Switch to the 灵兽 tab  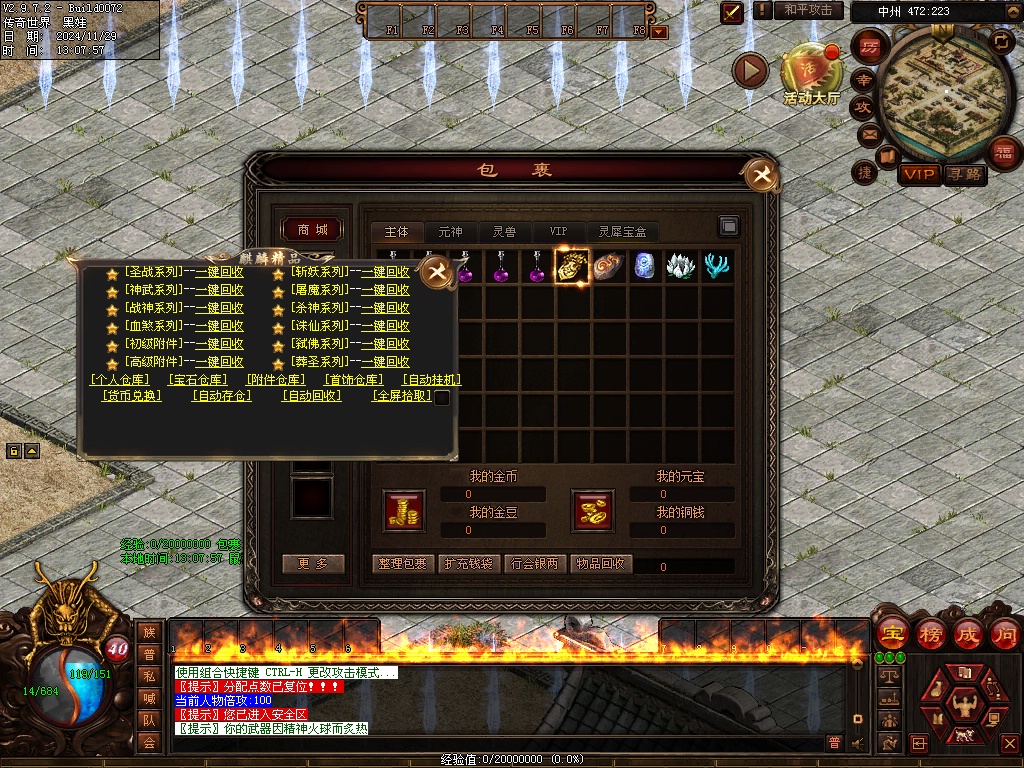pos(504,232)
